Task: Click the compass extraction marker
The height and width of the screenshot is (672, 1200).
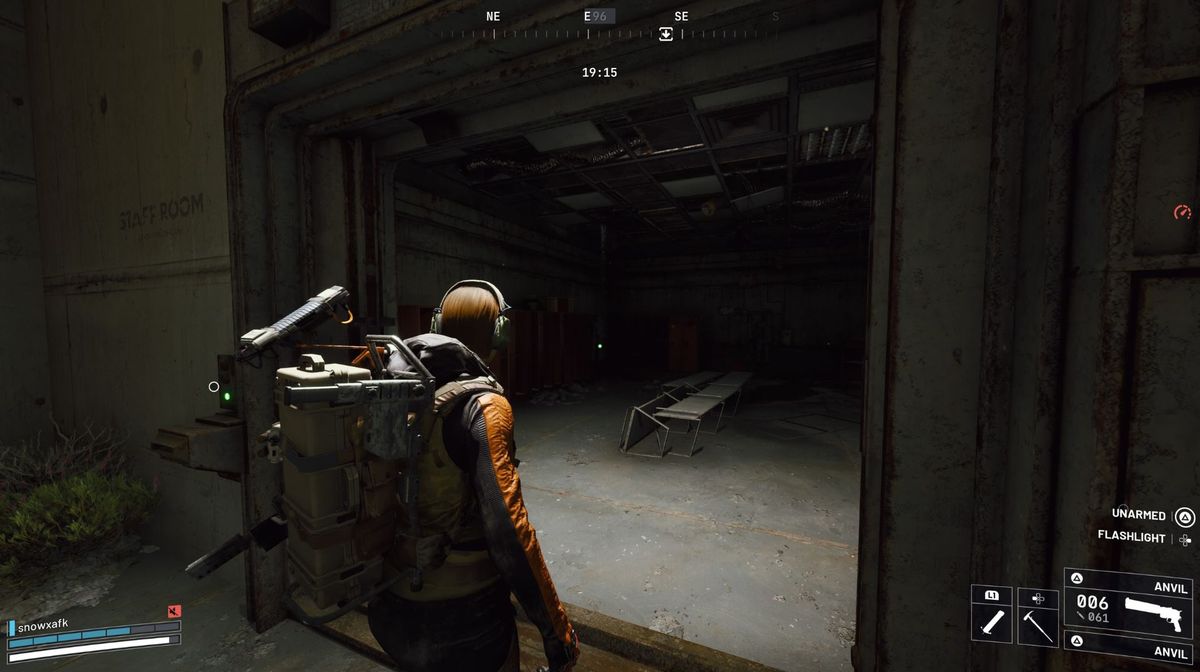Action: [x=666, y=34]
